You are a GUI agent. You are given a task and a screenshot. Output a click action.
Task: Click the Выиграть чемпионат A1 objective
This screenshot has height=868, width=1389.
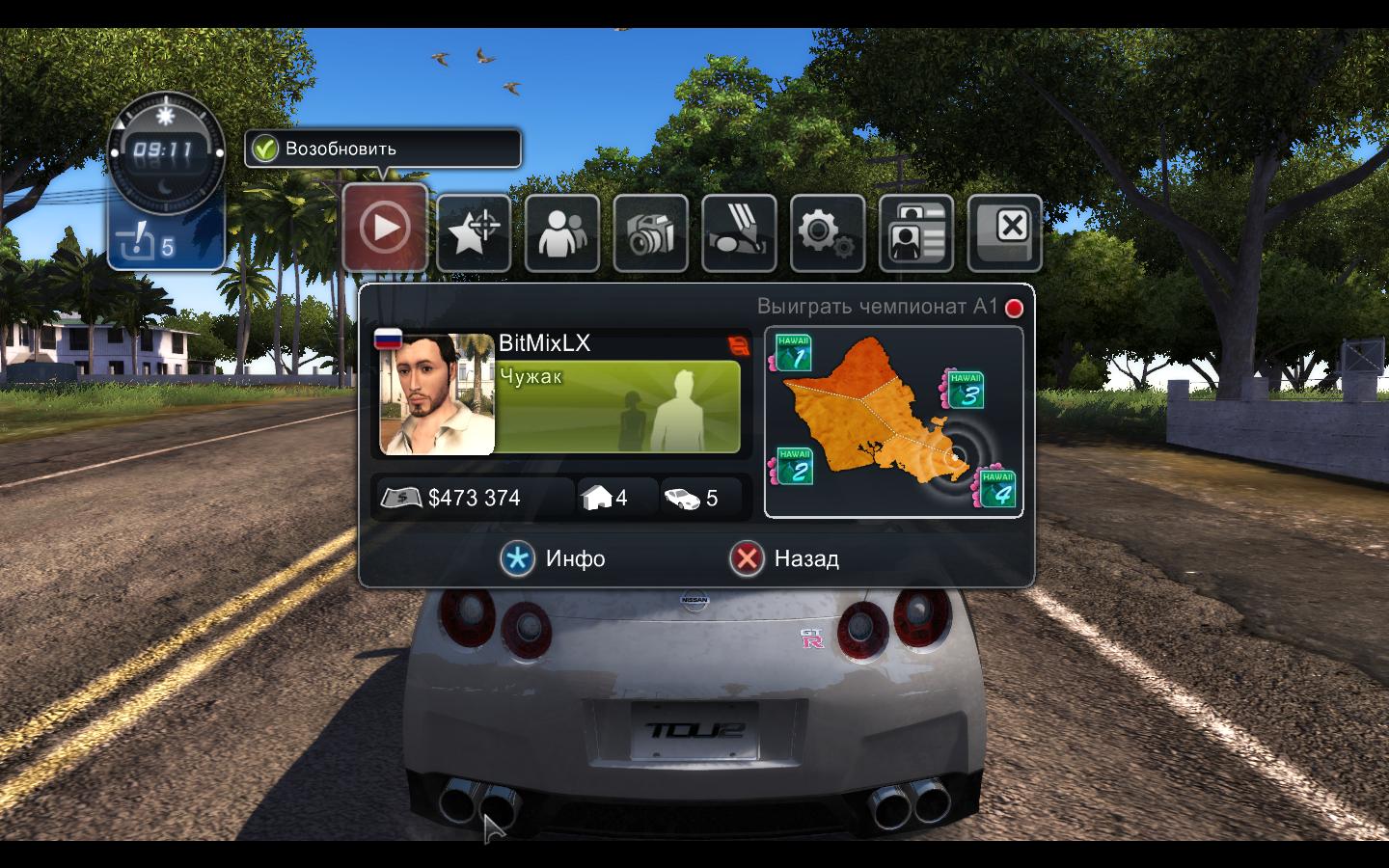[x=877, y=307]
